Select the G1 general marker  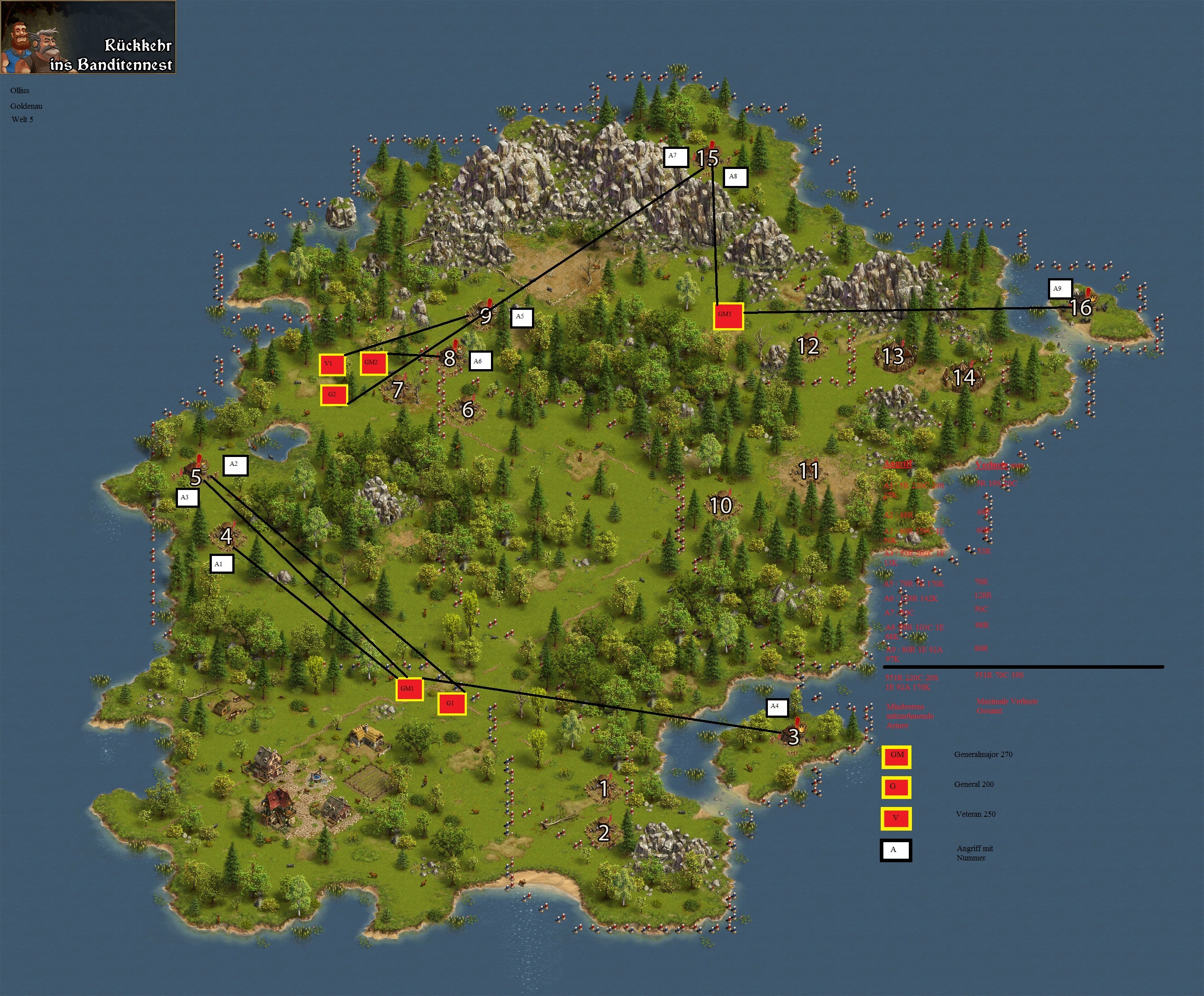point(452,704)
